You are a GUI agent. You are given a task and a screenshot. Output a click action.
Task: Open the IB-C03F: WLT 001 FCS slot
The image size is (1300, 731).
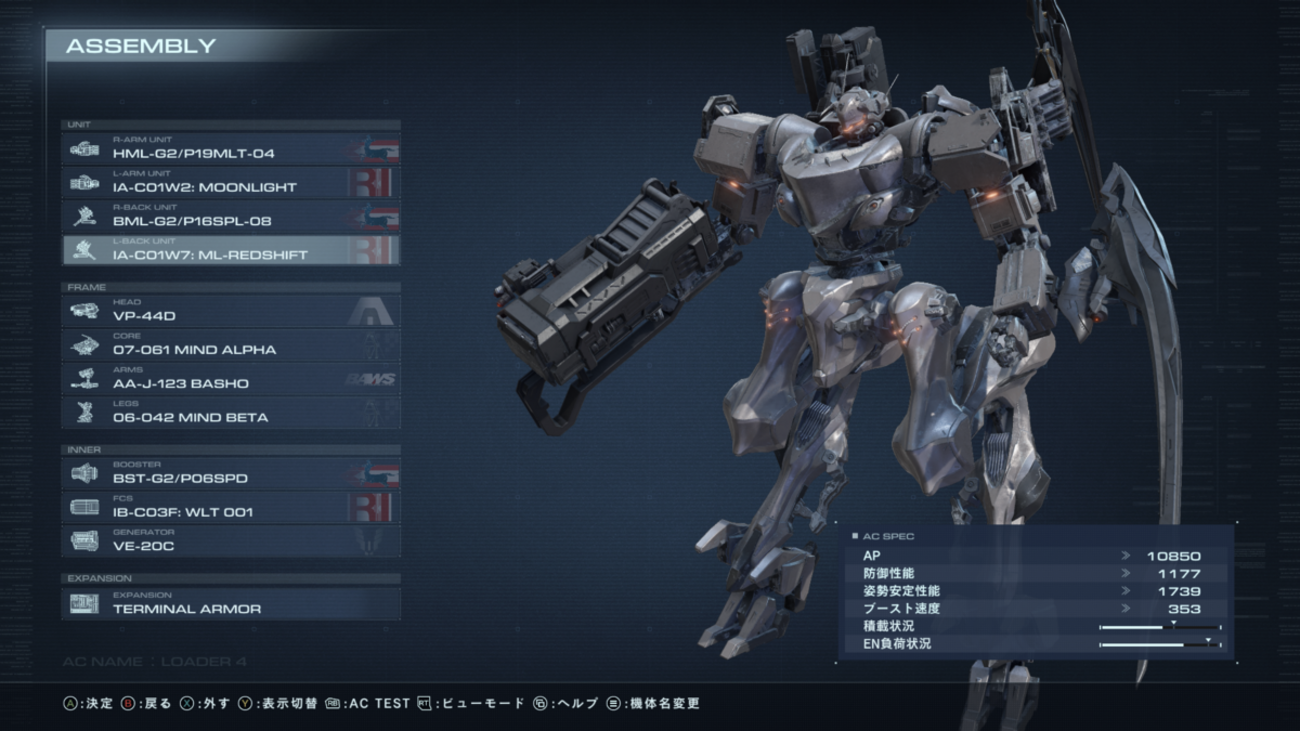tap(231, 508)
